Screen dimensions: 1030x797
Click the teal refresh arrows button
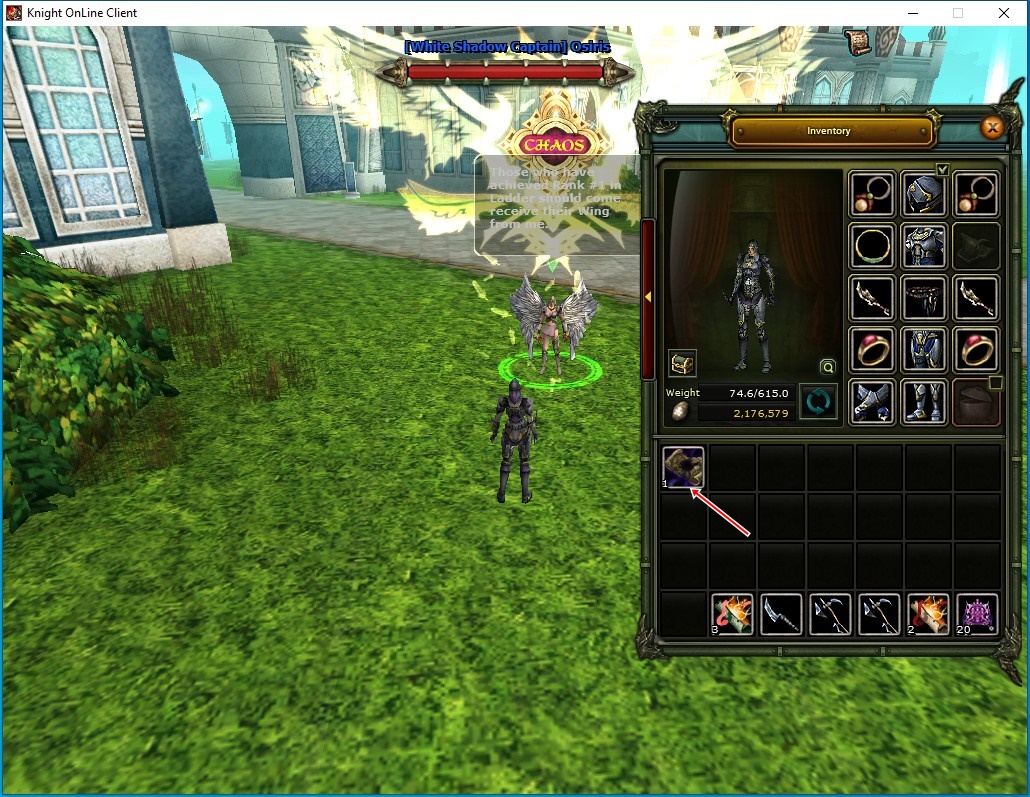coord(817,402)
